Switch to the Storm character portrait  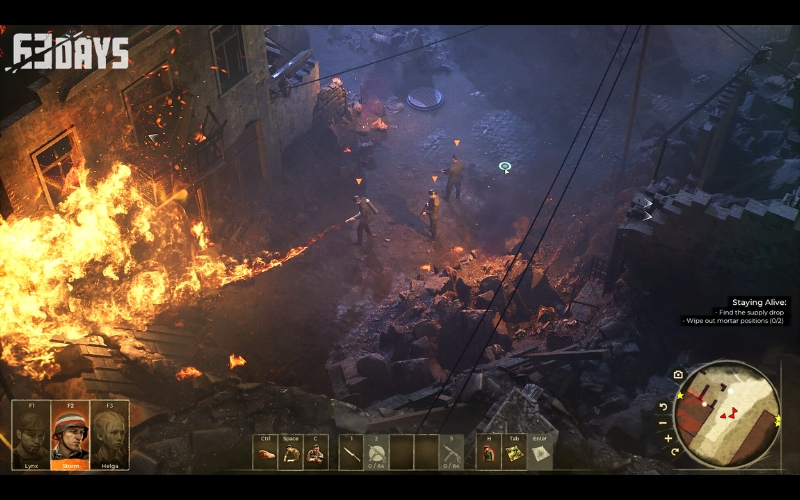tap(70, 435)
